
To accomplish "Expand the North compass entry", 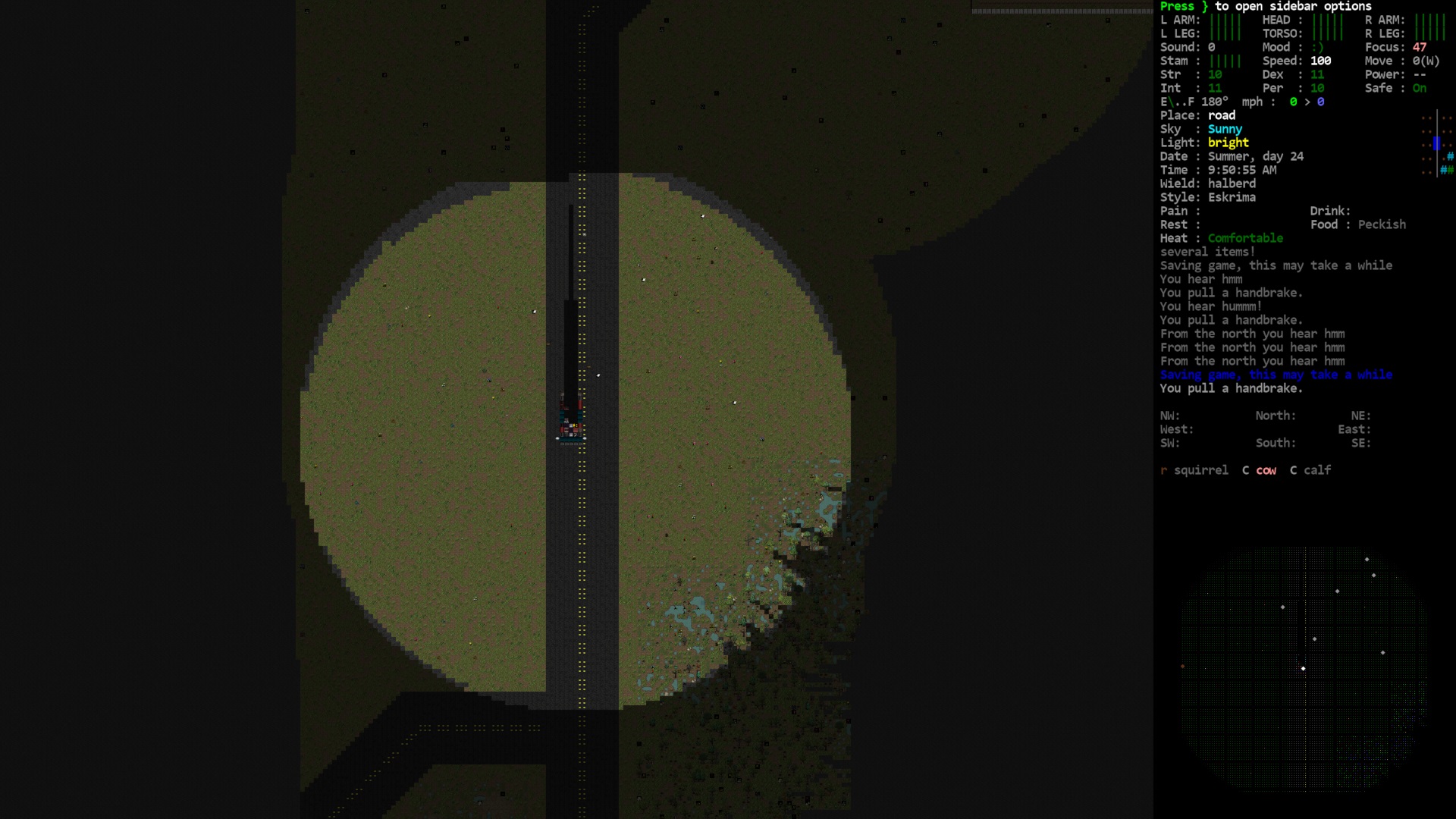I will click(1275, 416).
